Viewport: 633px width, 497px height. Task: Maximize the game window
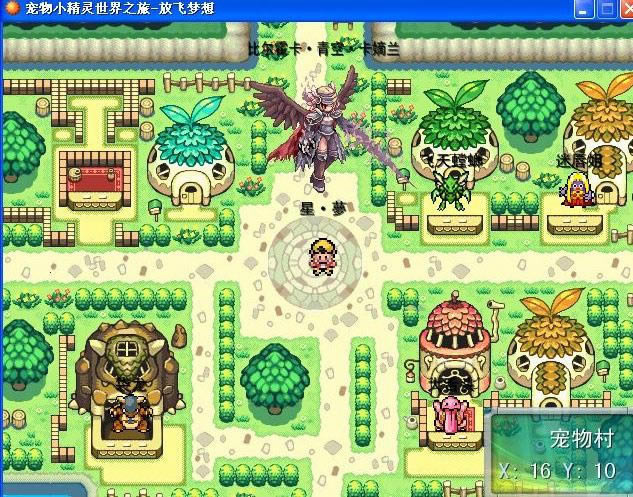pyautogui.click(x=608, y=10)
